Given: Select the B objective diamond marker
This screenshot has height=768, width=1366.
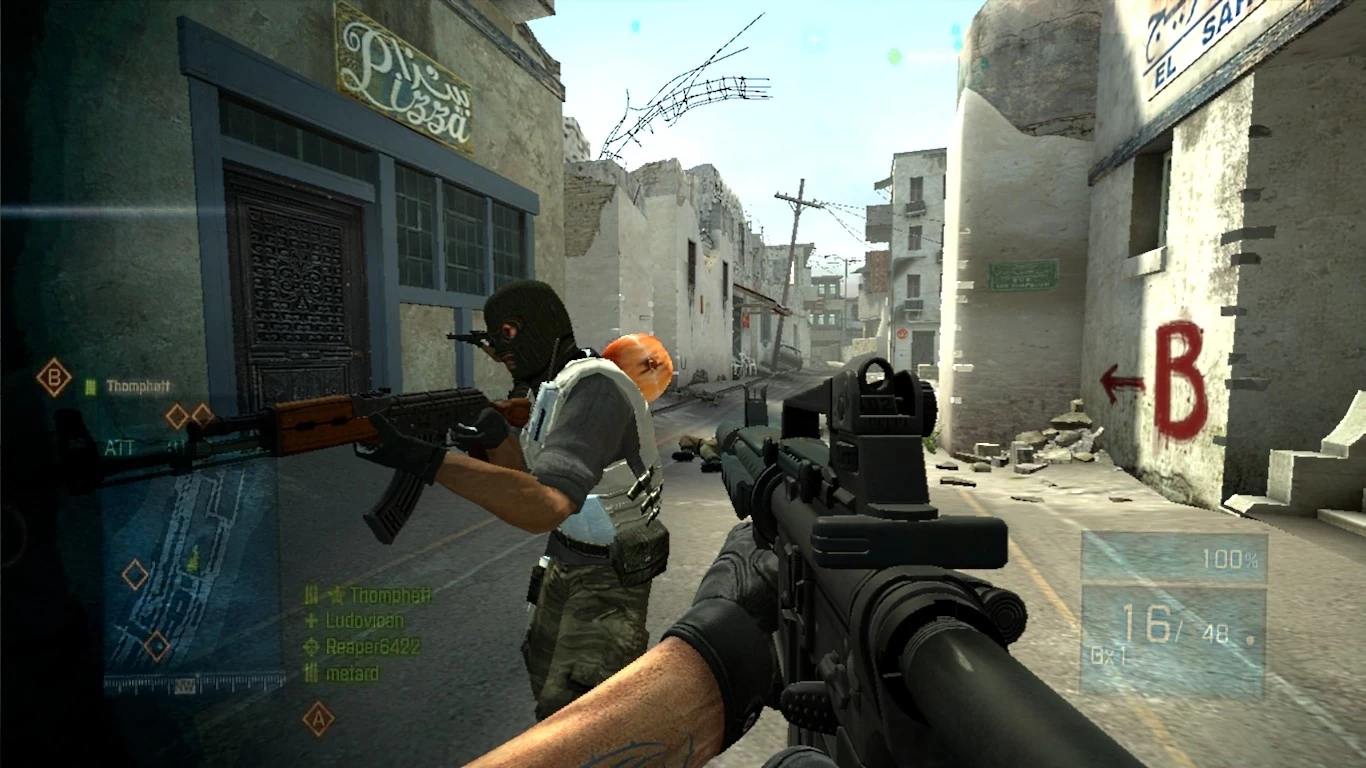Looking at the screenshot, I should pos(54,378).
